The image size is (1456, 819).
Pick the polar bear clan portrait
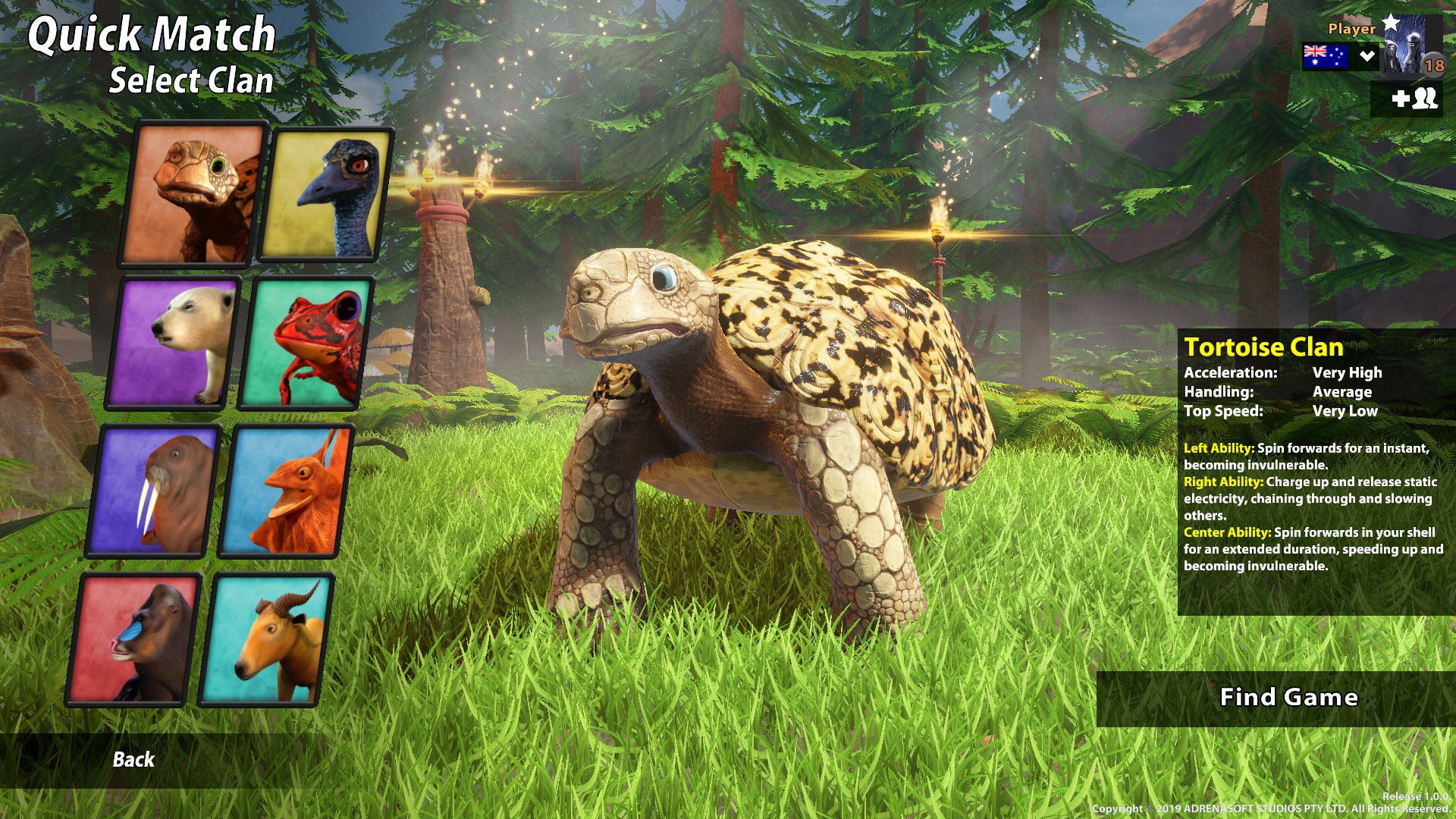pyautogui.click(x=174, y=343)
